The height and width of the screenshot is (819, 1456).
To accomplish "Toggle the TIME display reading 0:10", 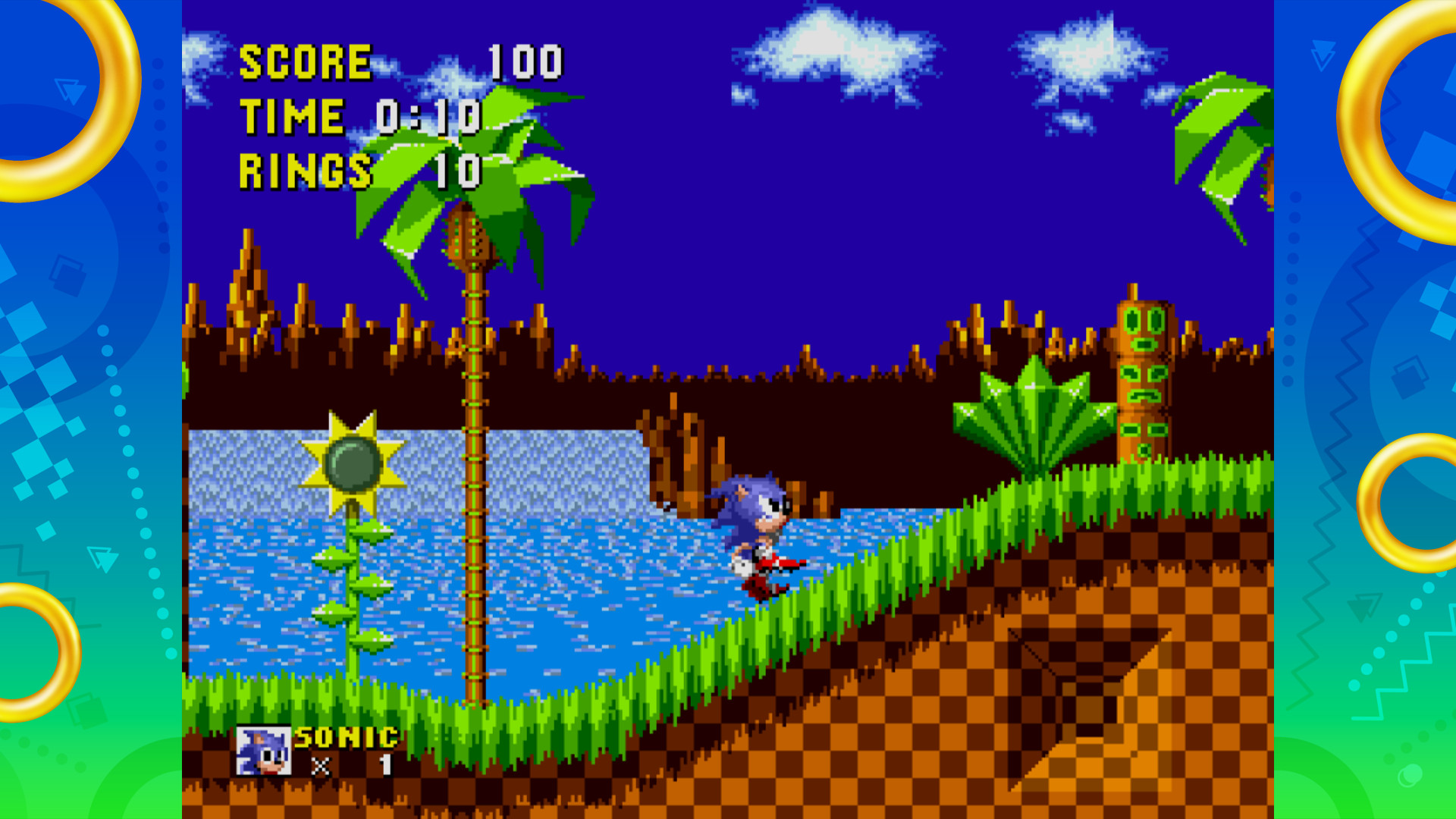I will click(x=356, y=115).
